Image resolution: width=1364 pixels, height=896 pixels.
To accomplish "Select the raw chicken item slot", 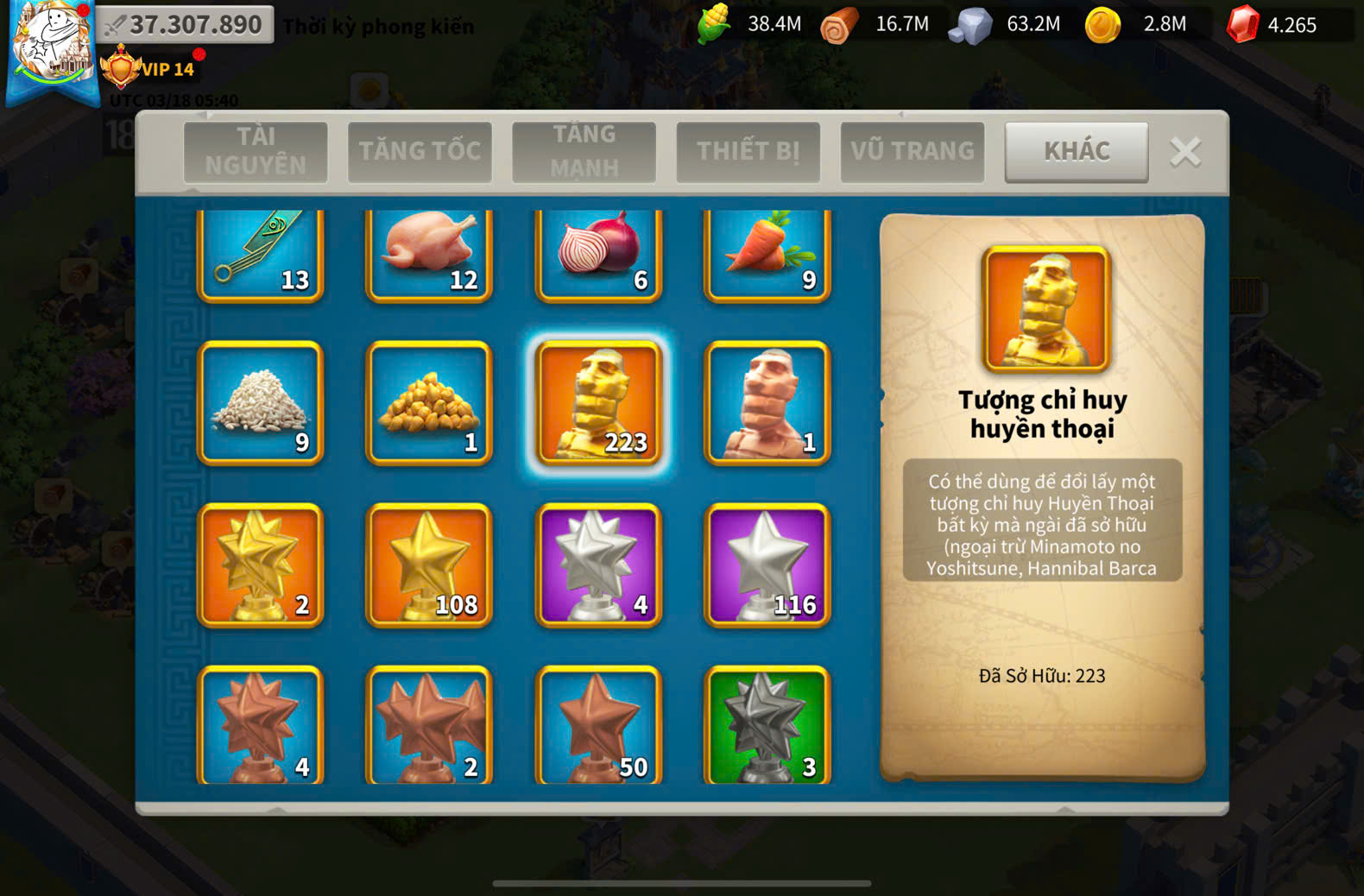I will (429, 255).
